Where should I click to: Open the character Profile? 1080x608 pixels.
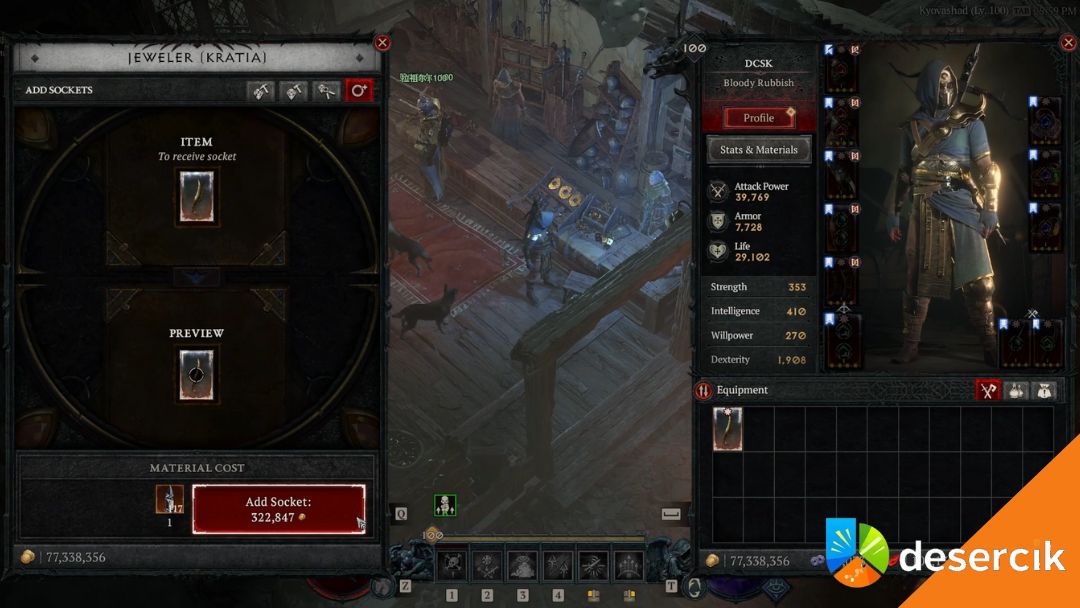[759, 118]
